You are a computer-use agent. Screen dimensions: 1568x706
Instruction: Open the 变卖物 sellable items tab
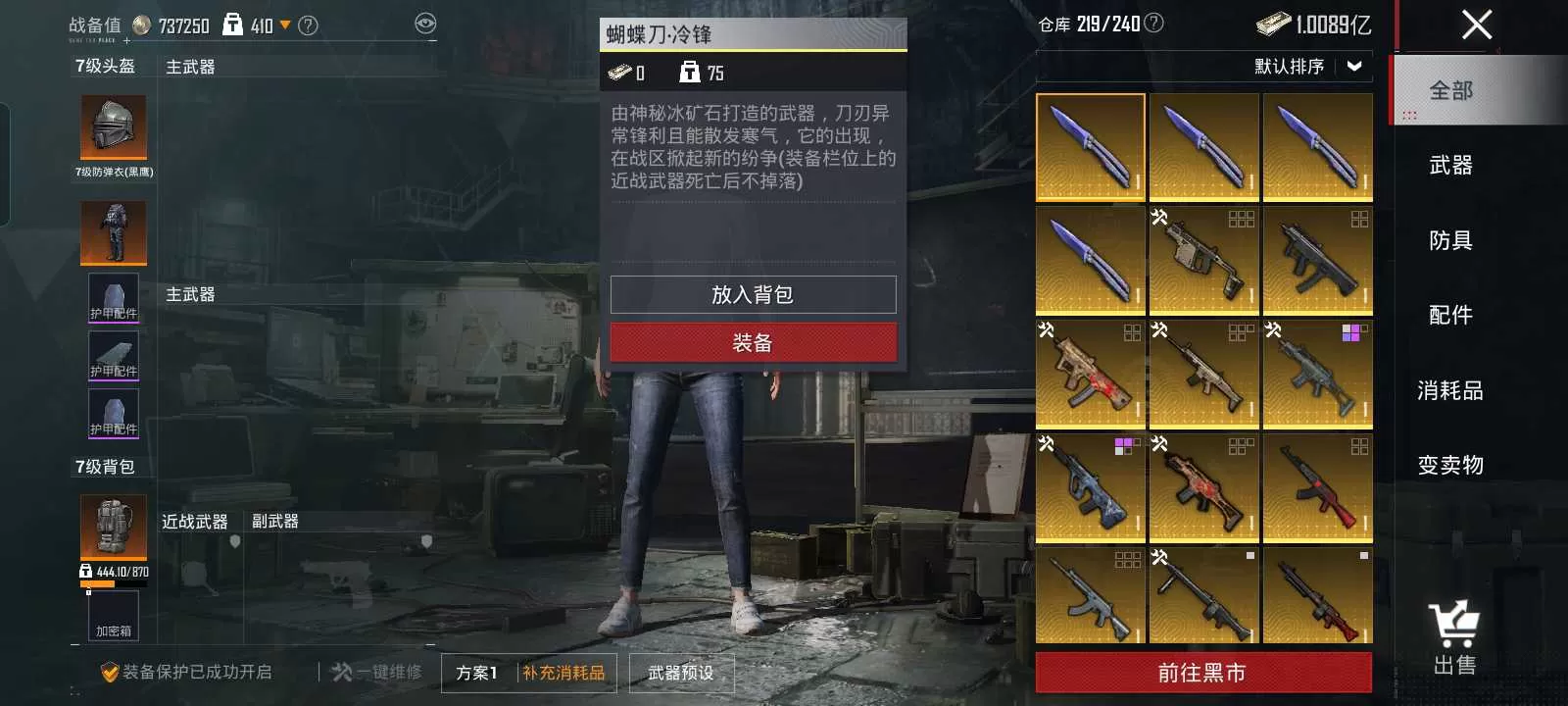[1450, 466]
